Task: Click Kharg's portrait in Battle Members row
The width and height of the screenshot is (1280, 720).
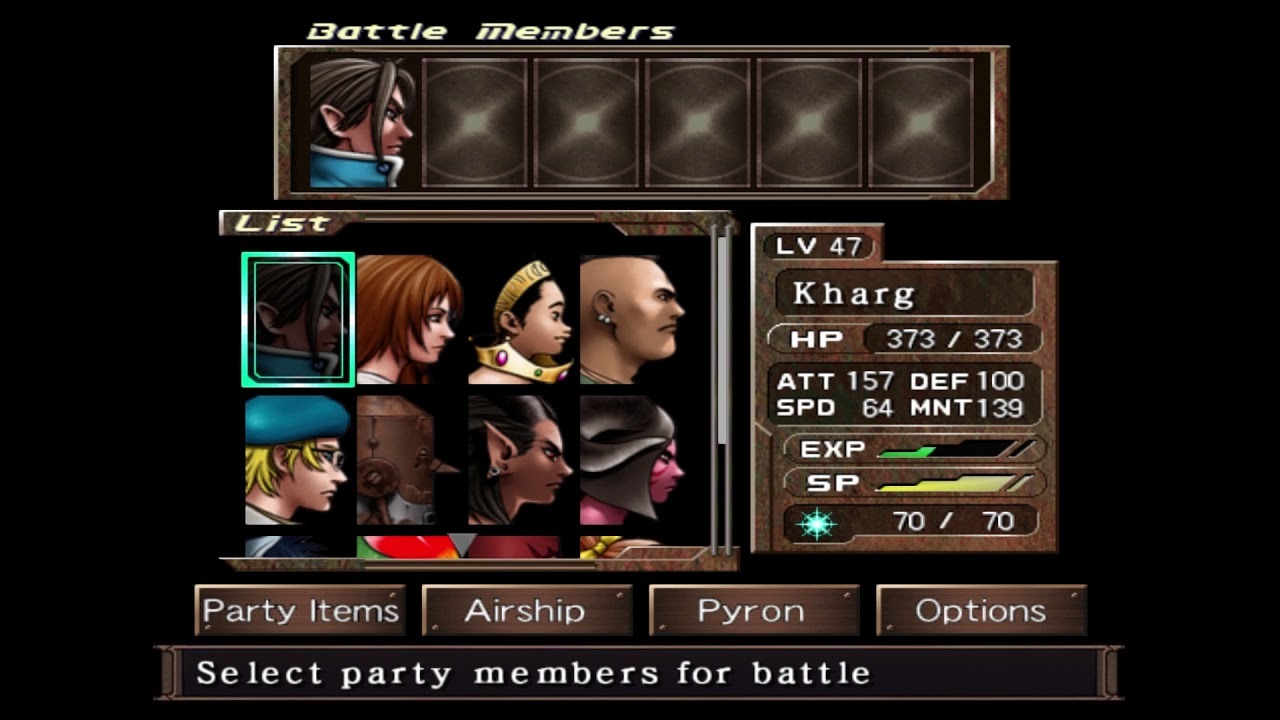Action: (362, 123)
